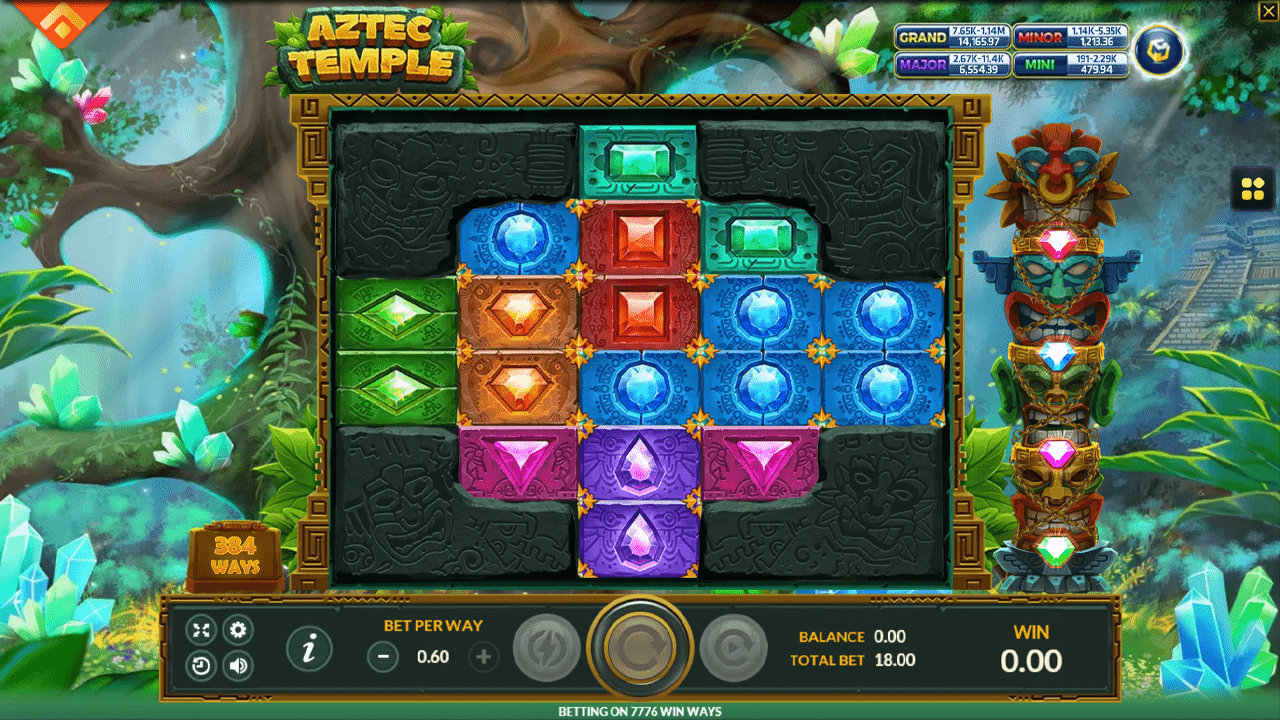Decrease the bet per way with minus
Image resolution: width=1280 pixels, height=720 pixels.
point(383,658)
